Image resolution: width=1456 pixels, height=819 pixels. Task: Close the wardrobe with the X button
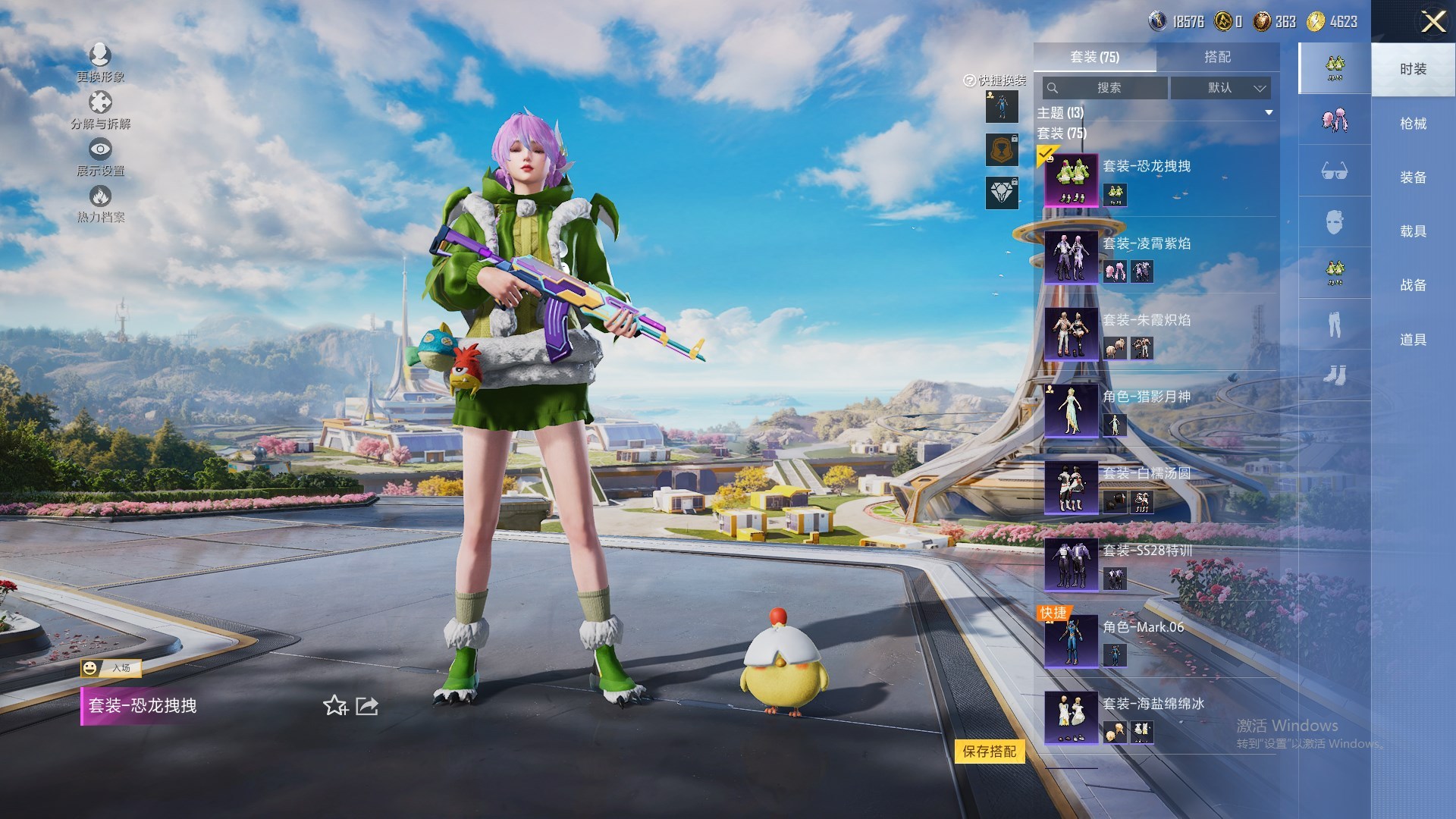[1432, 21]
